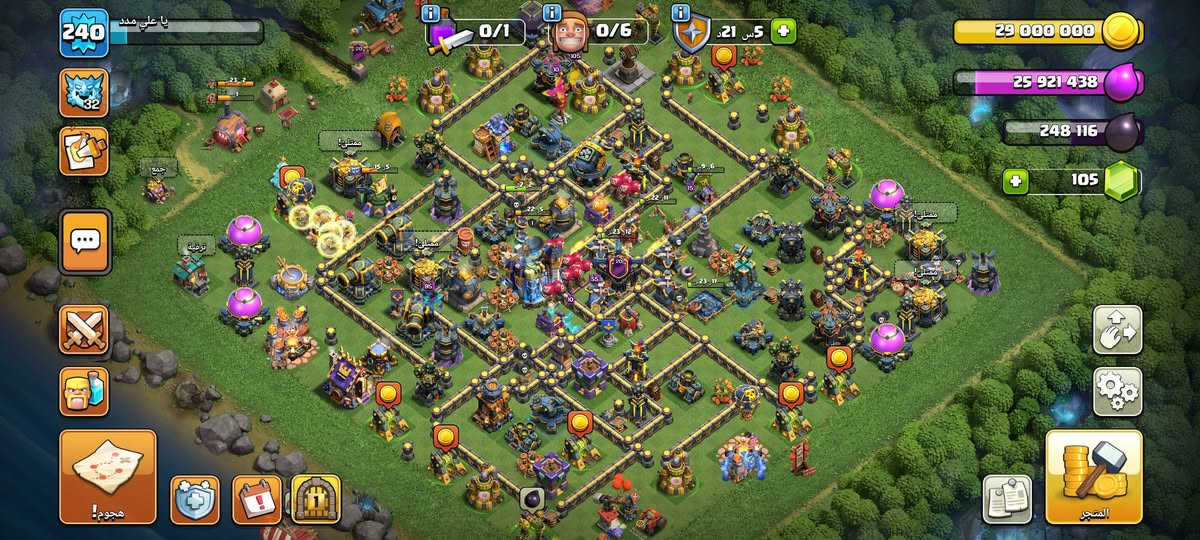Image resolution: width=1200 pixels, height=540 pixels.
Task: Open the events calendar with exclamation mark
Action: (256, 499)
